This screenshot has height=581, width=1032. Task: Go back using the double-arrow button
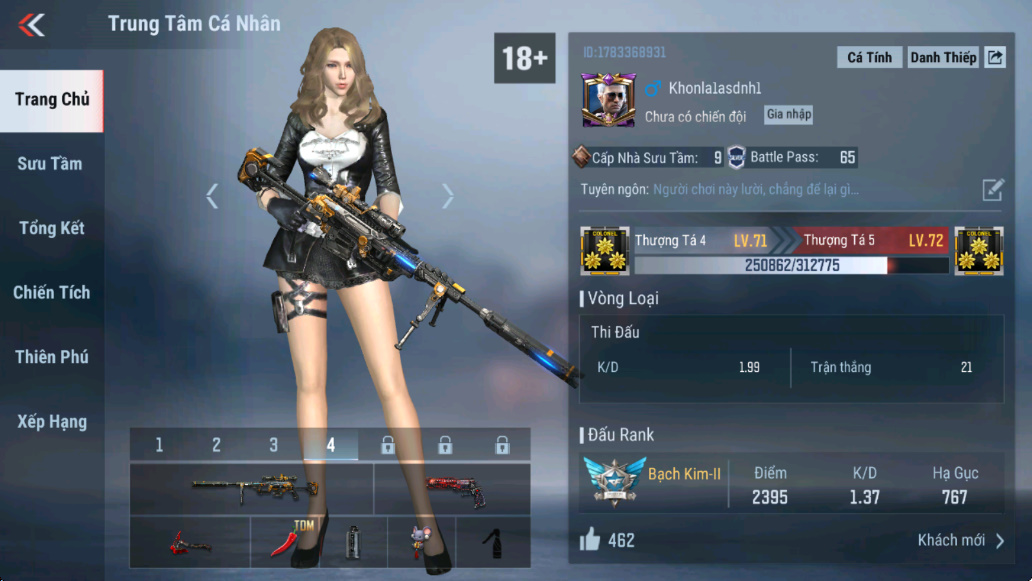coord(32,25)
